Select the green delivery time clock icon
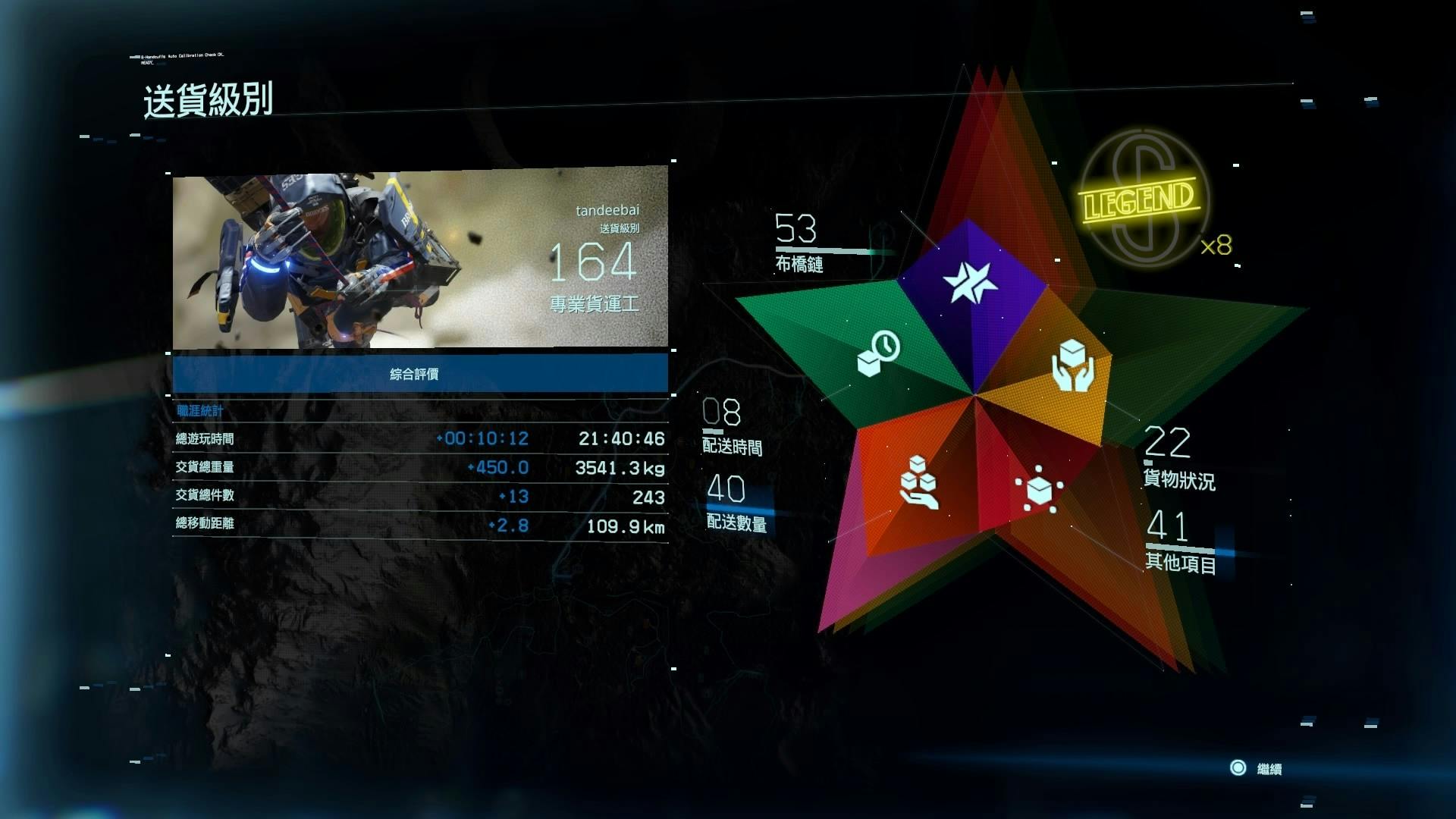Image resolution: width=1456 pixels, height=819 pixels. pos(878,353)
